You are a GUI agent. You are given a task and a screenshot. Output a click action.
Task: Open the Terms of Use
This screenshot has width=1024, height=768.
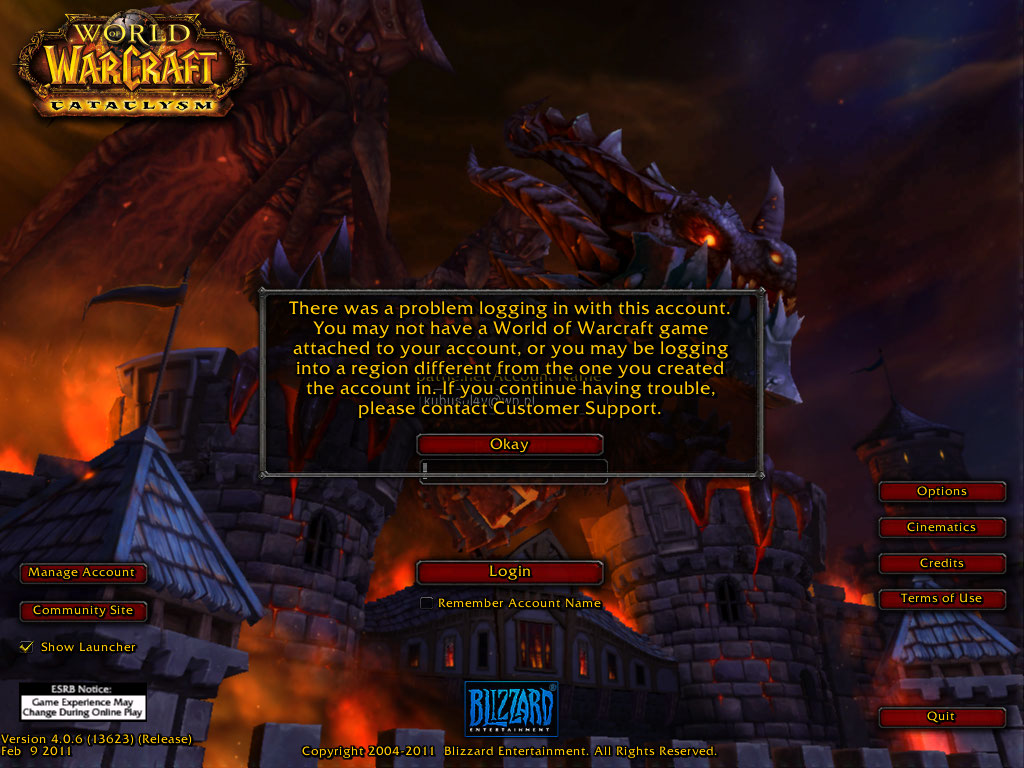941,598
